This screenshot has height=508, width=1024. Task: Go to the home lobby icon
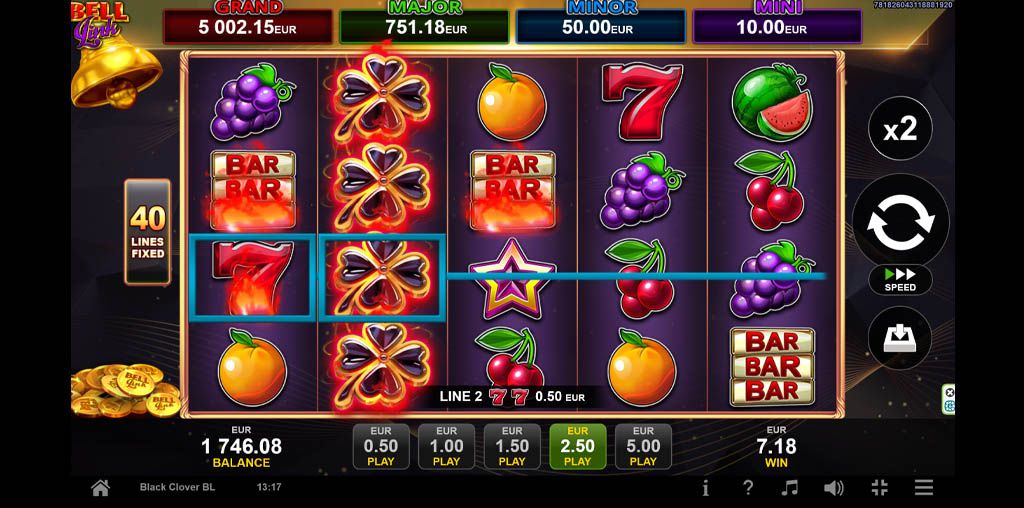tap(100, 488)
